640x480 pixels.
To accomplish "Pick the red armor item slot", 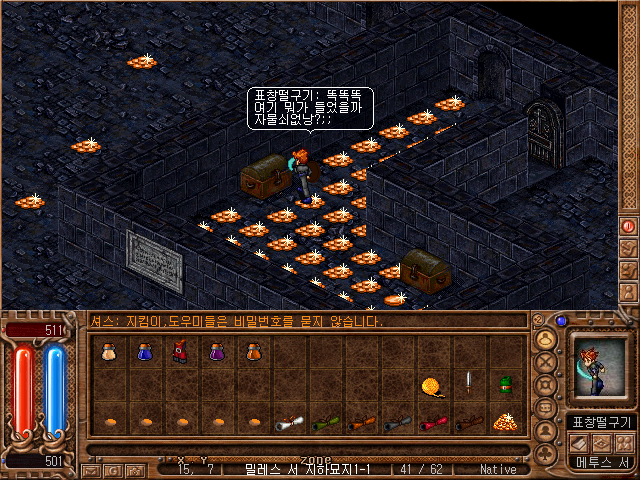I will coord(180,352).
